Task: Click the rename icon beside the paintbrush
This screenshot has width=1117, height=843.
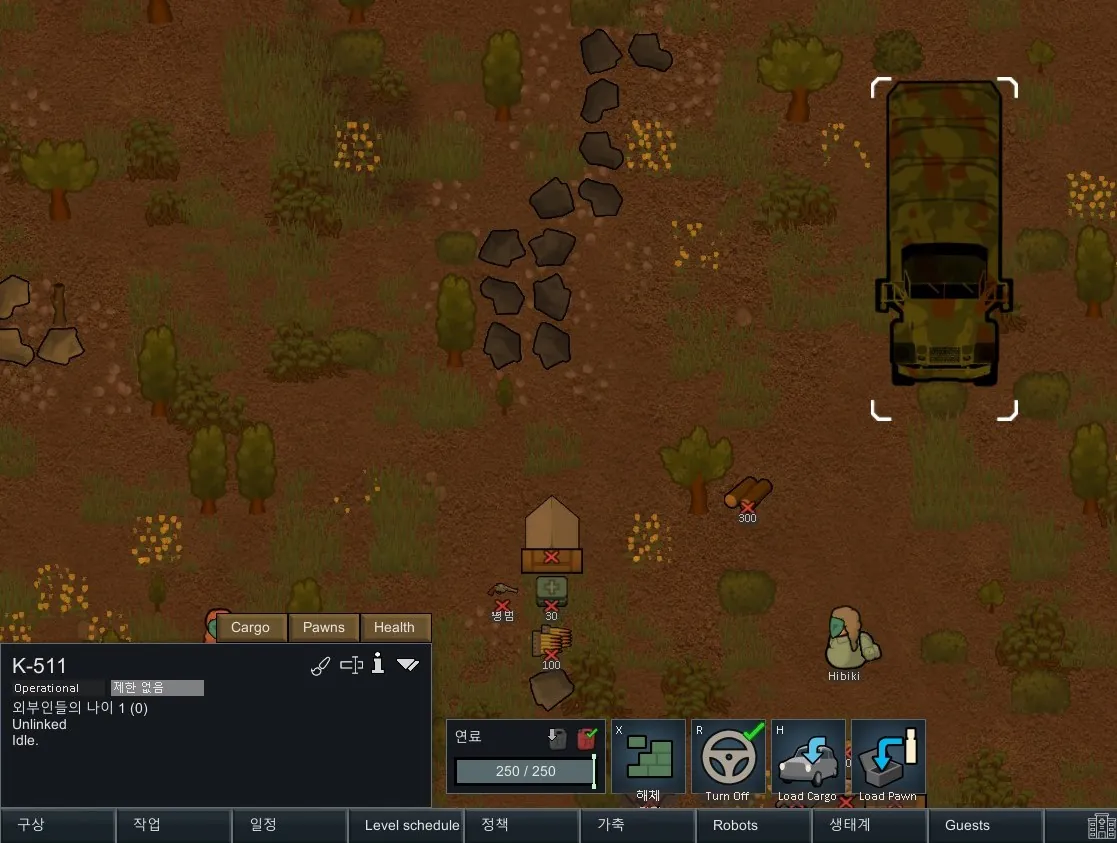Action: 350,665
